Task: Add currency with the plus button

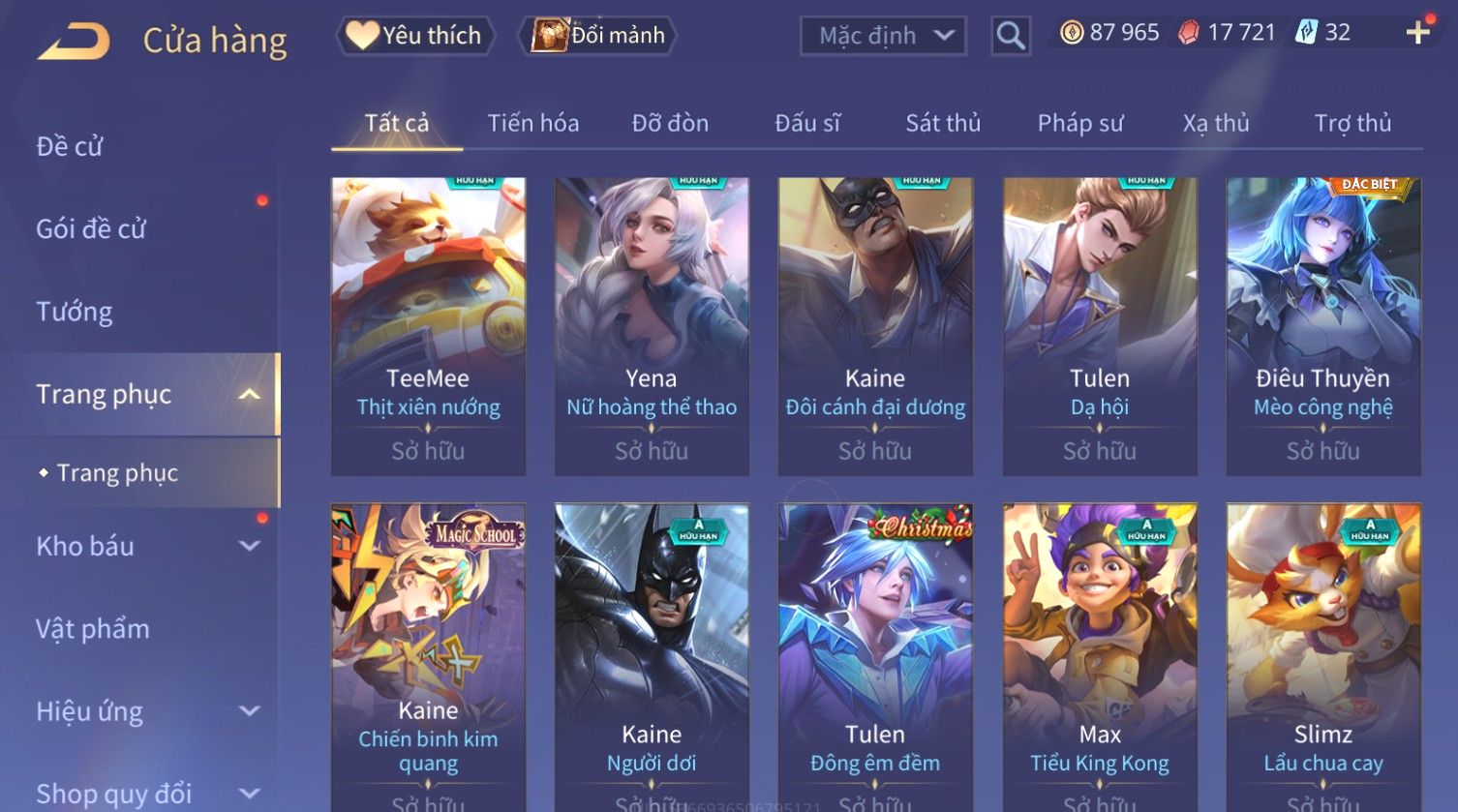Action: point(1417,33)
